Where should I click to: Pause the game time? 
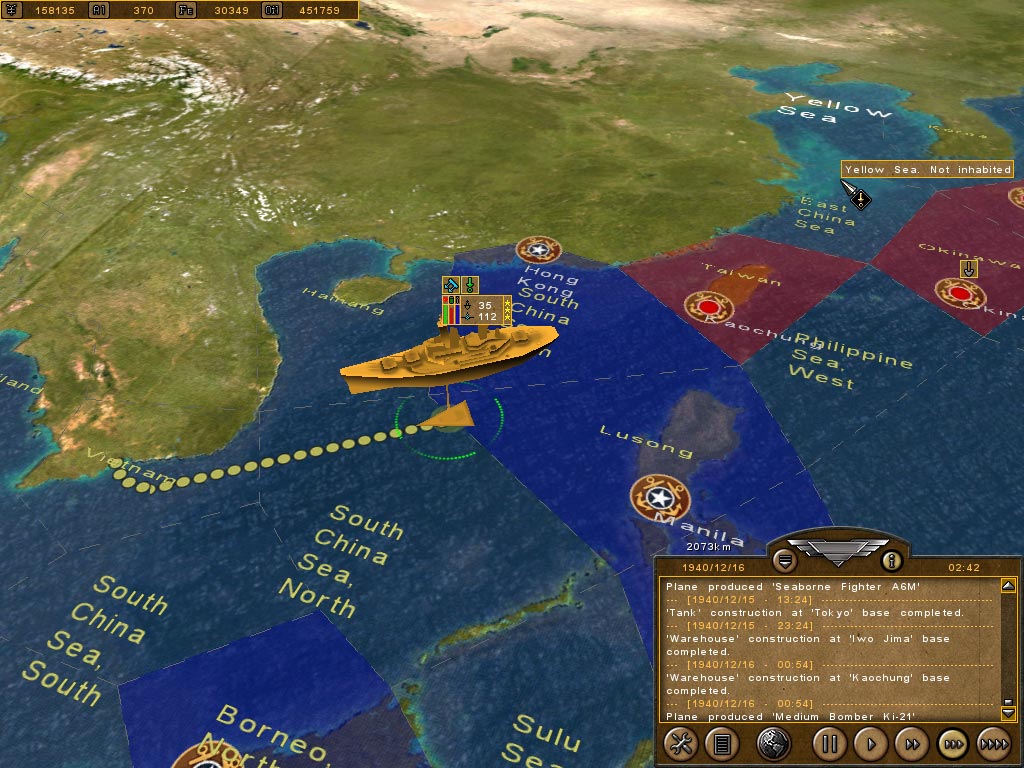[829, 743]
